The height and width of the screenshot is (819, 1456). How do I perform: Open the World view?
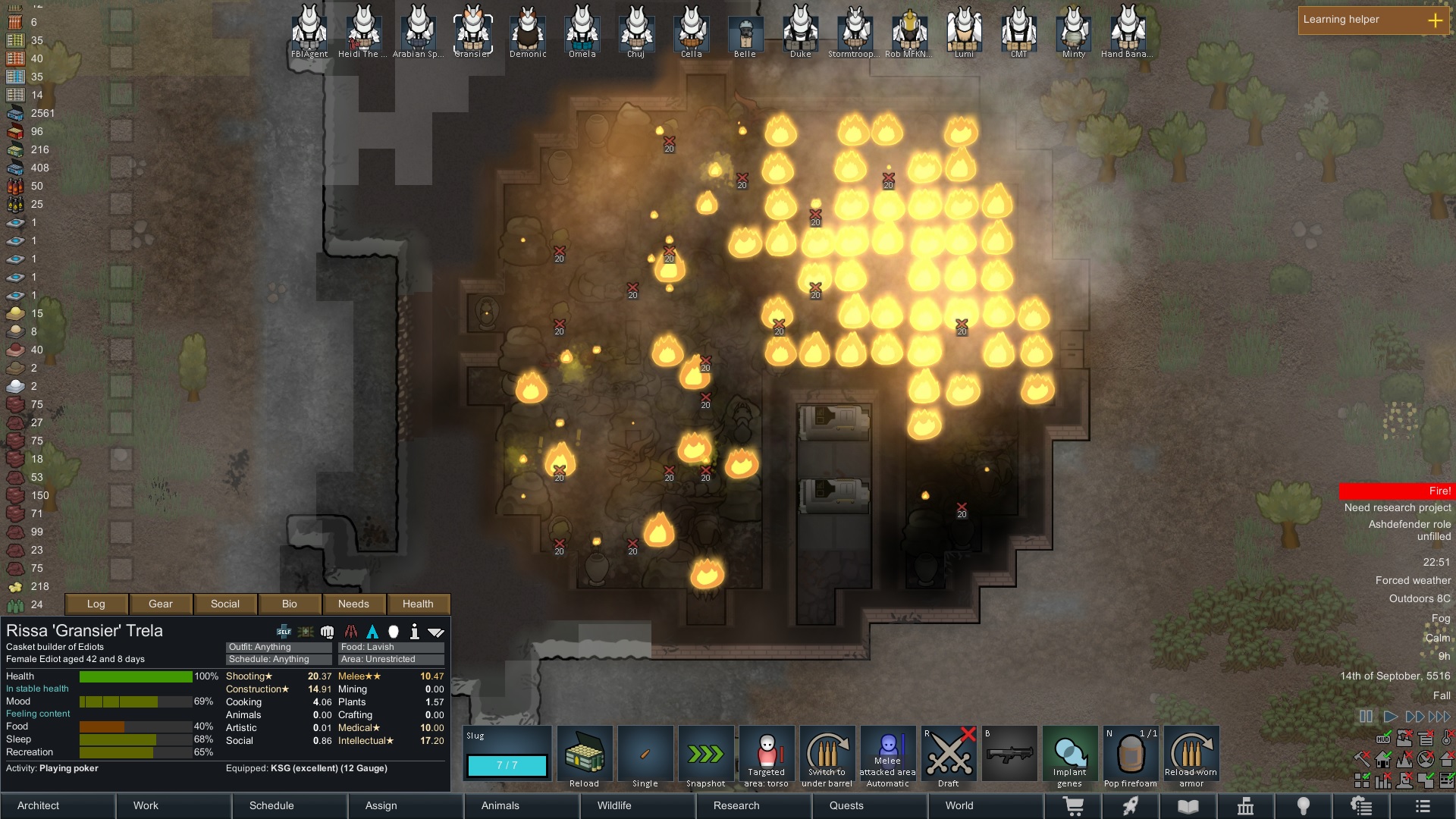959,805
